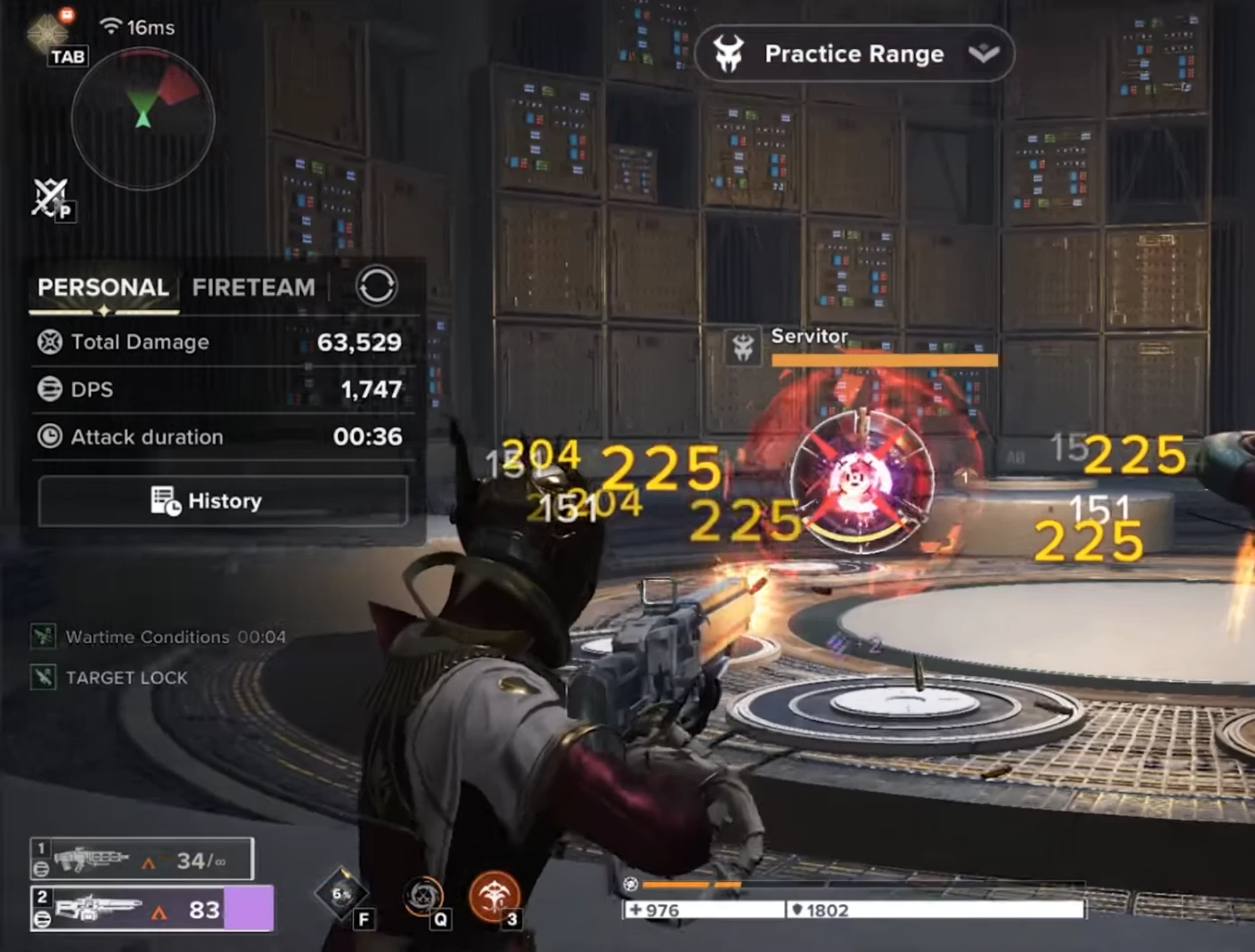Select the machine gun in slot 2

[152, 909]
